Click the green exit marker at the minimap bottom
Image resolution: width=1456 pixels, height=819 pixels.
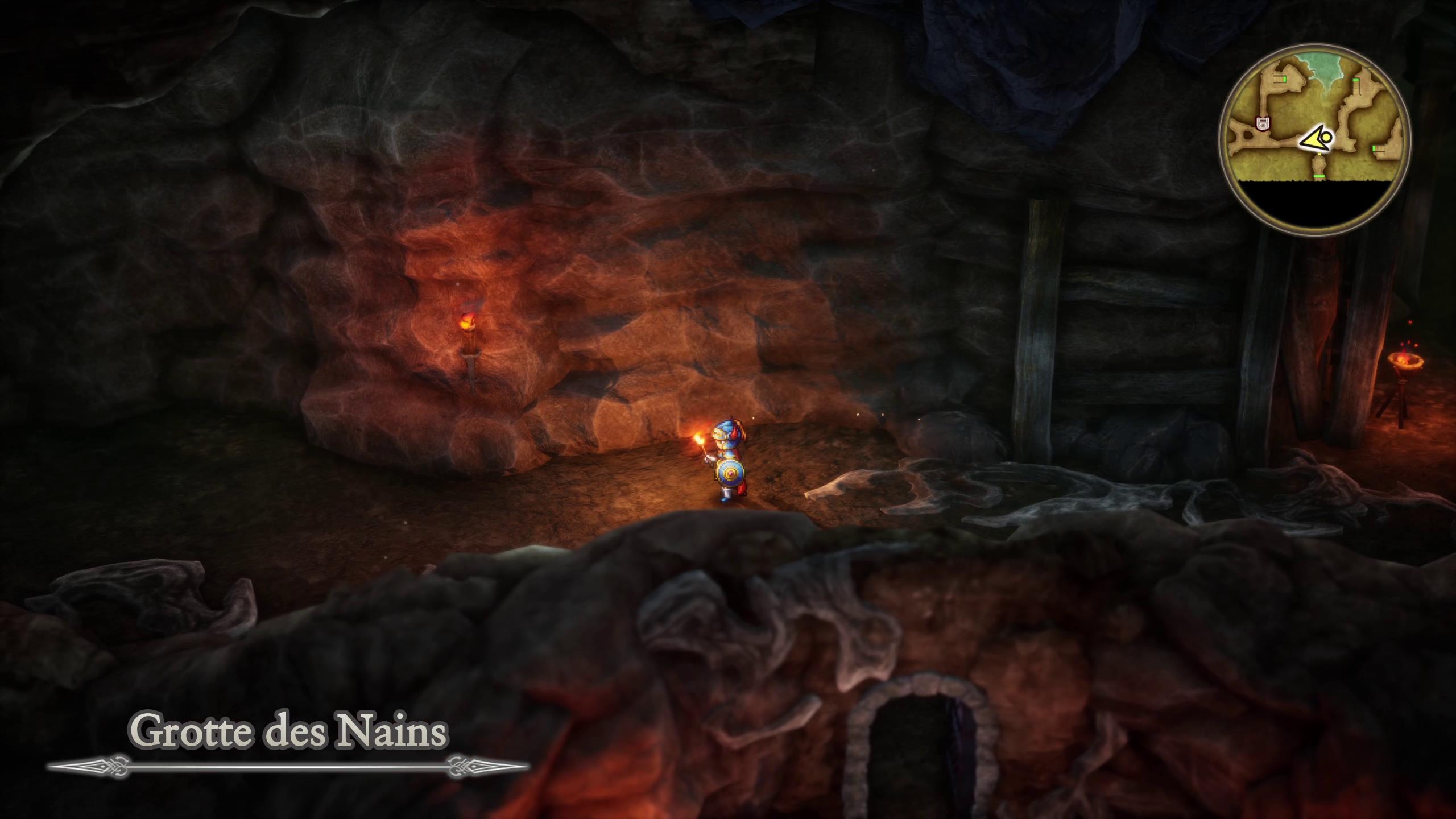point(1319,176)
